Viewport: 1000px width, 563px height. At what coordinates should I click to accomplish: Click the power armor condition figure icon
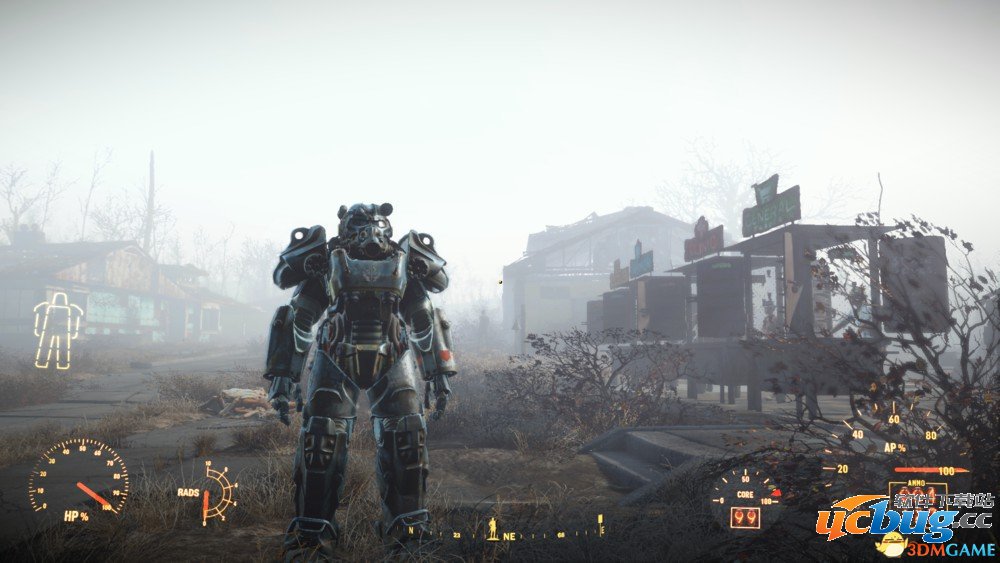(57, 331)
